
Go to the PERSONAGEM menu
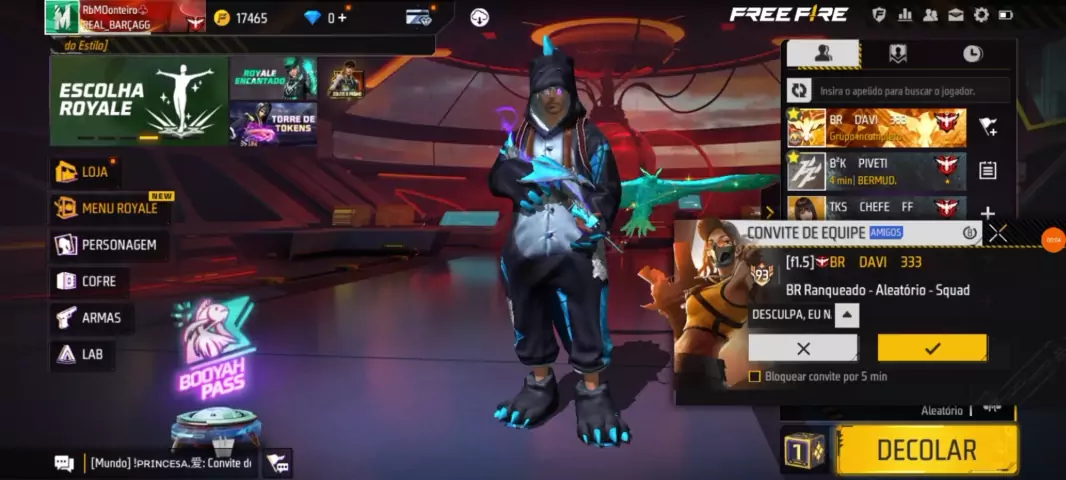[107, 245]
